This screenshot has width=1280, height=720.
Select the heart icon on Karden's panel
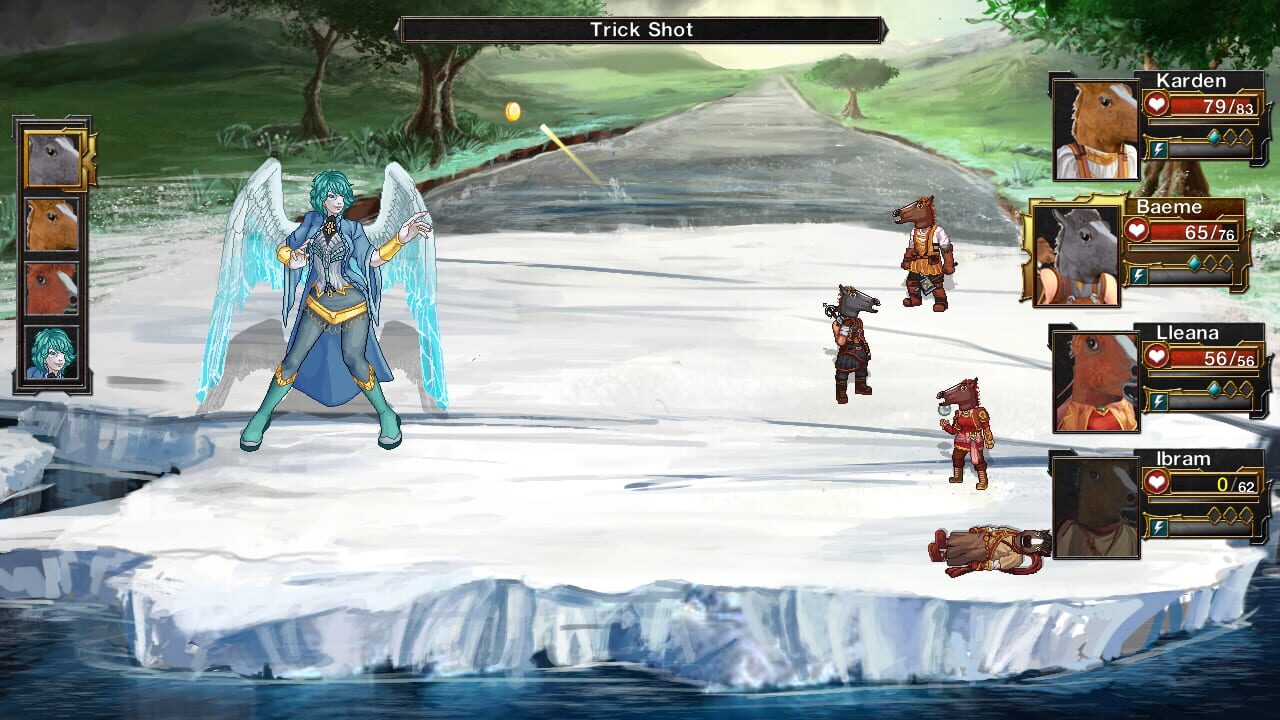click(1157, 104)
